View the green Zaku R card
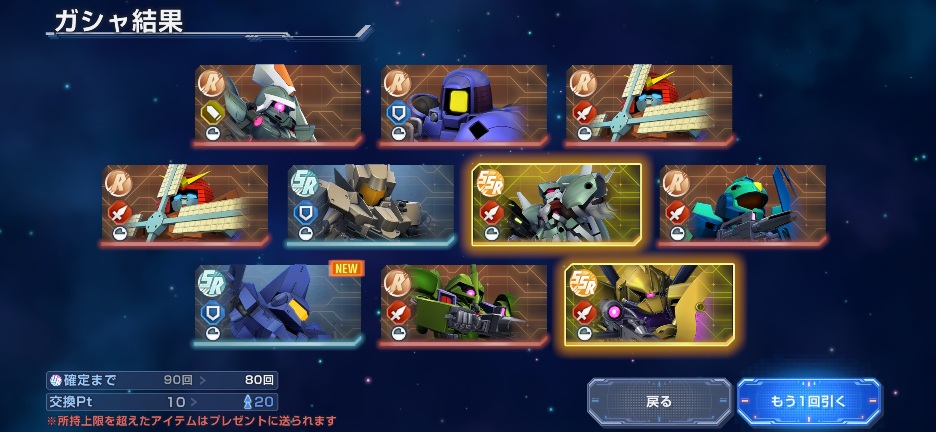 pyautogui.click(x=464, y=304)
